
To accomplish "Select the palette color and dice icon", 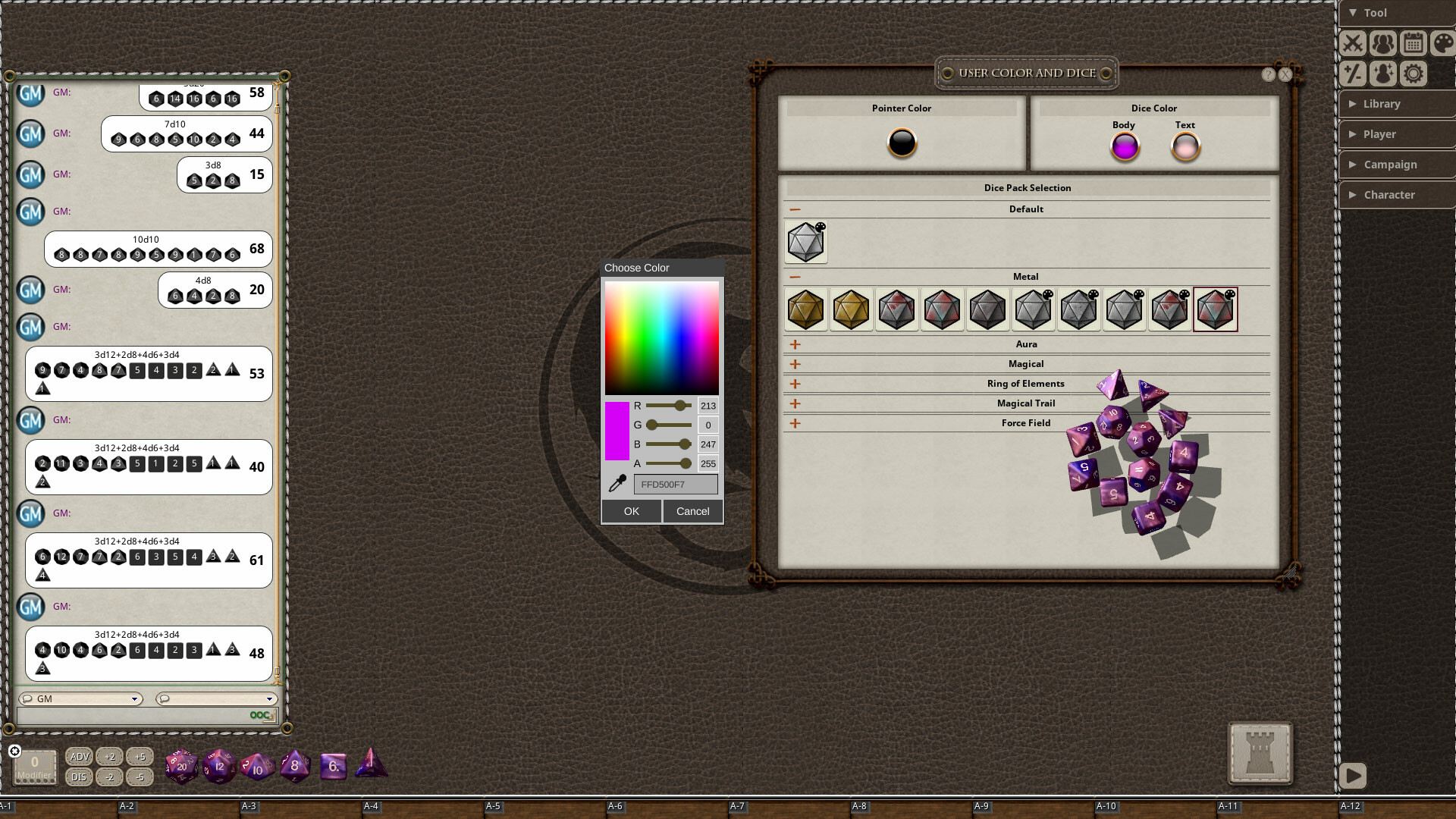I will click(x=1442, y=43).
